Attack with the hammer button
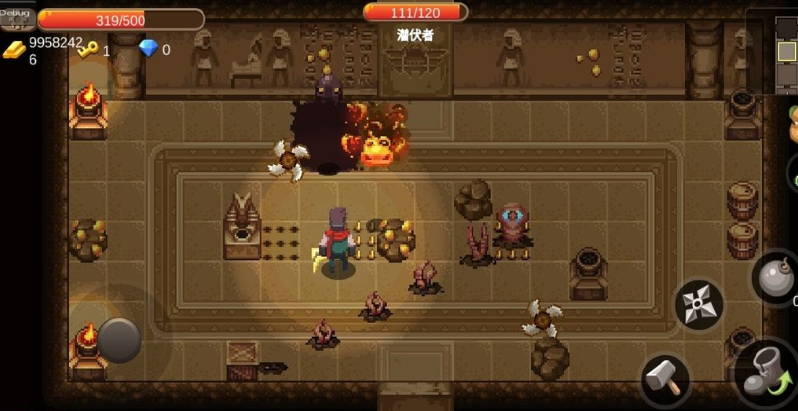Screen dimensions: 798x411 tap(665, 378)
